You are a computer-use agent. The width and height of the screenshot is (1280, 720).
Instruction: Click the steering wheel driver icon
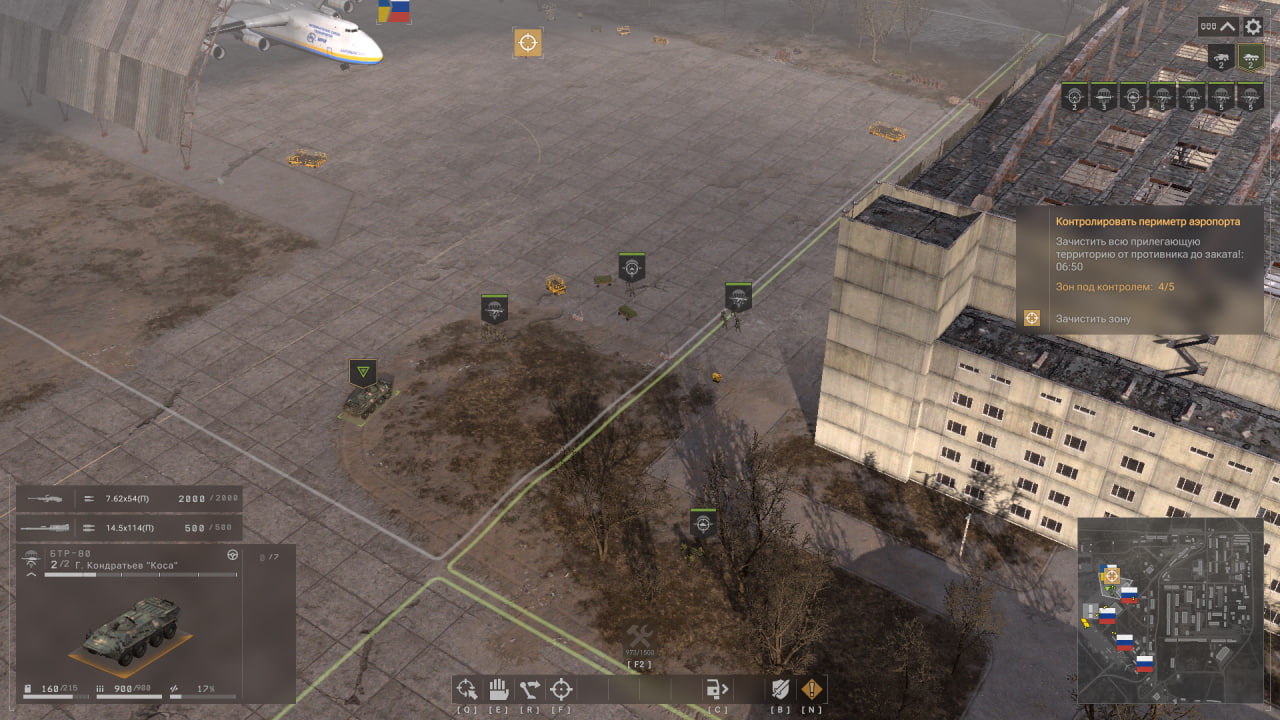click(x=233, y=554)
